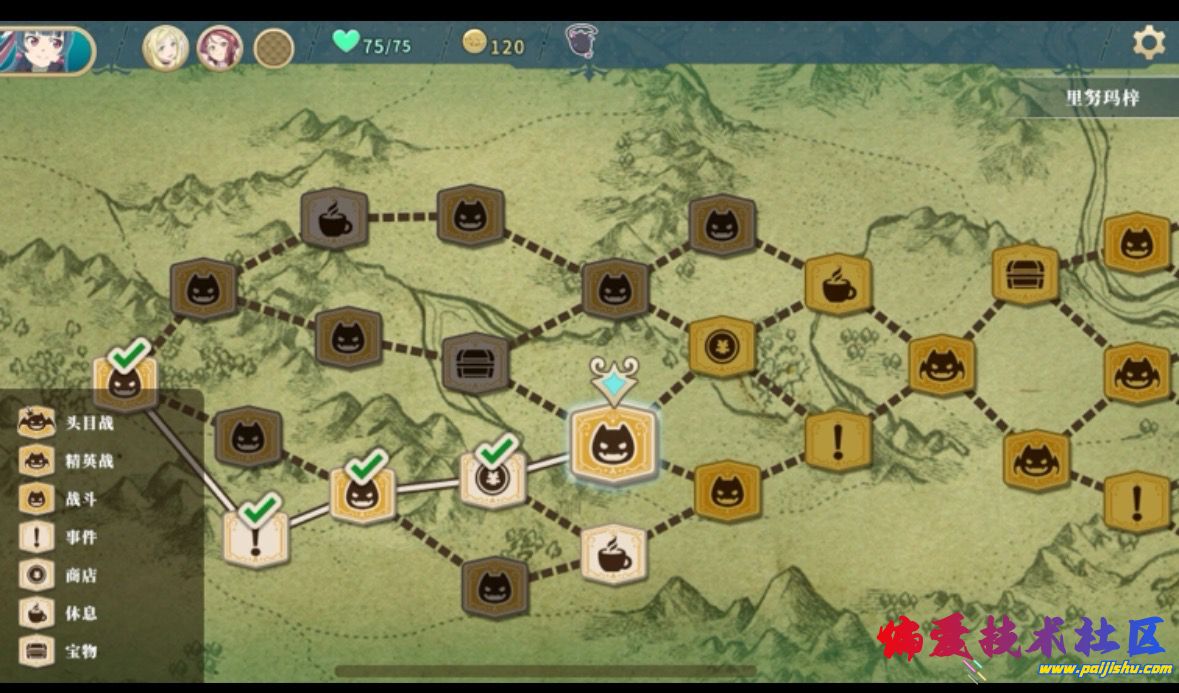Select the completed event node with checkmark
The image size is (1179, 693).
pyautogui.click(x=256, y=538)
